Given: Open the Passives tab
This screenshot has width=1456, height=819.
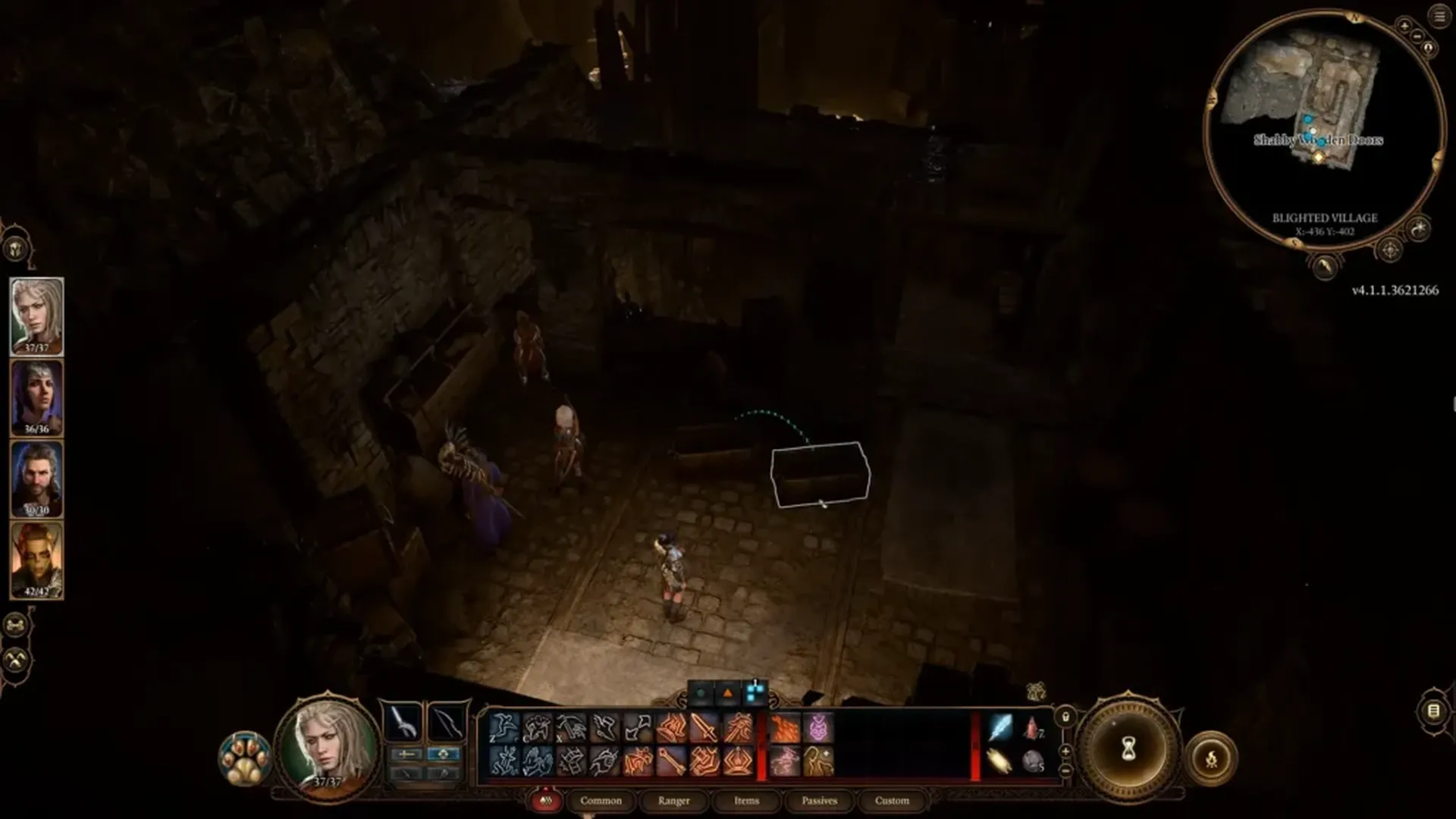Looking at the screenshot, I should (818, 801).
